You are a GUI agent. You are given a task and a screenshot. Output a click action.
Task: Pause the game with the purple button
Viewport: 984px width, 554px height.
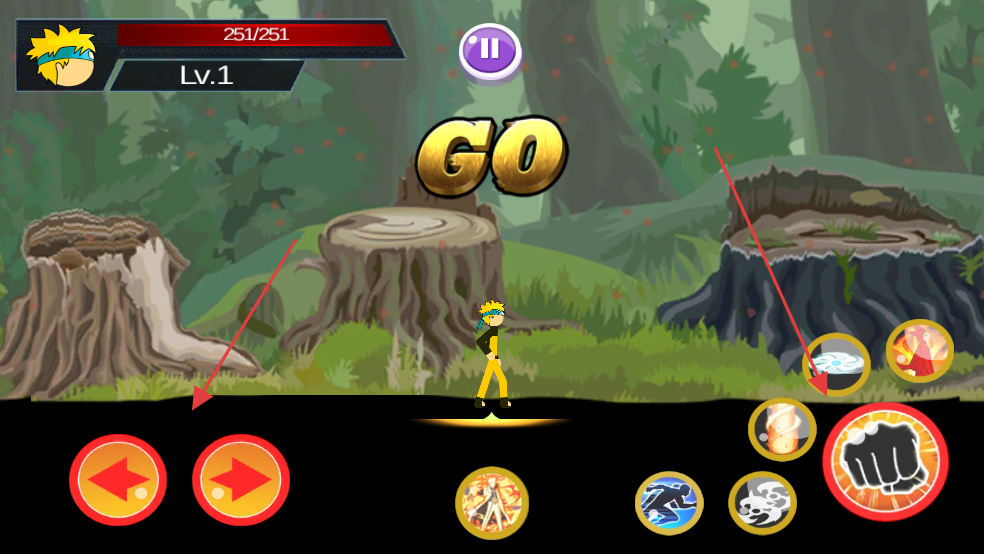point(490,49)
